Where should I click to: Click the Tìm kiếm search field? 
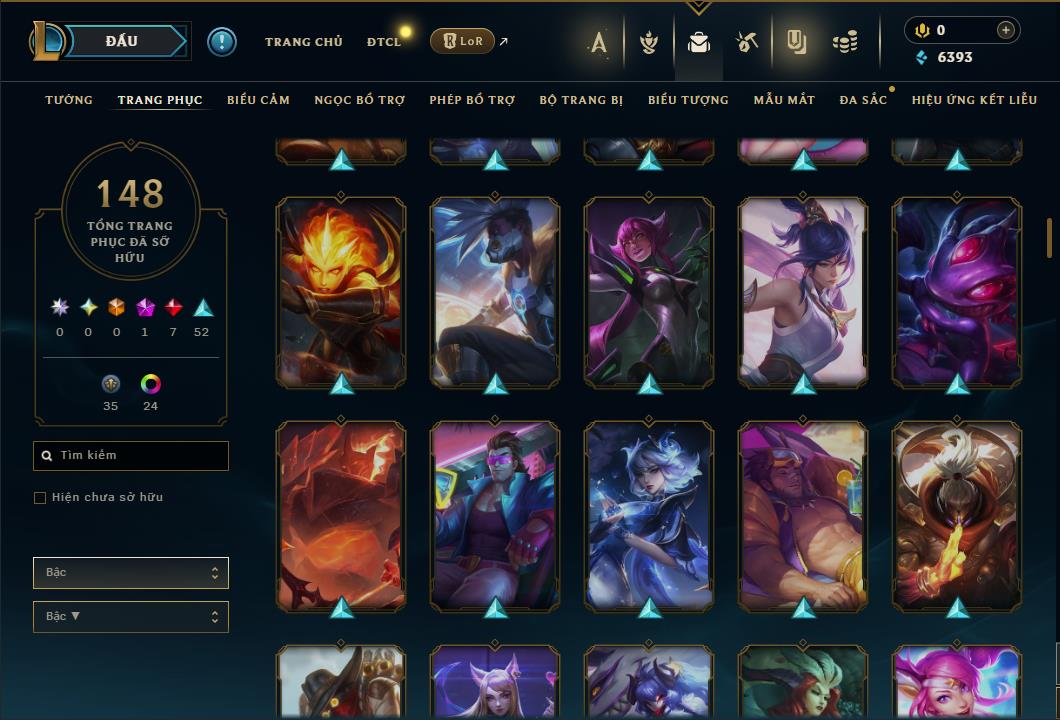coord(131,456)
